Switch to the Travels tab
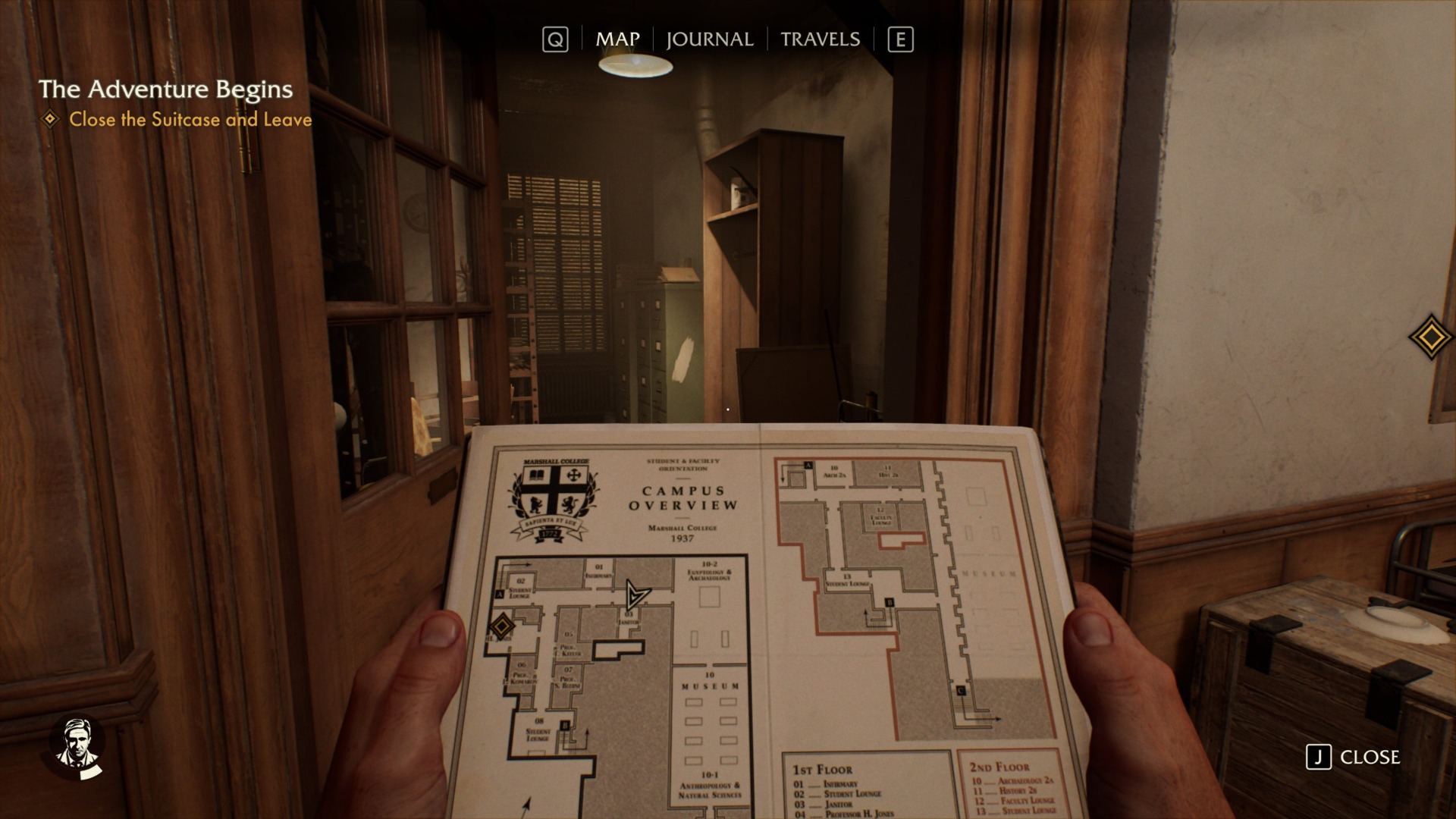 [821, 39]
